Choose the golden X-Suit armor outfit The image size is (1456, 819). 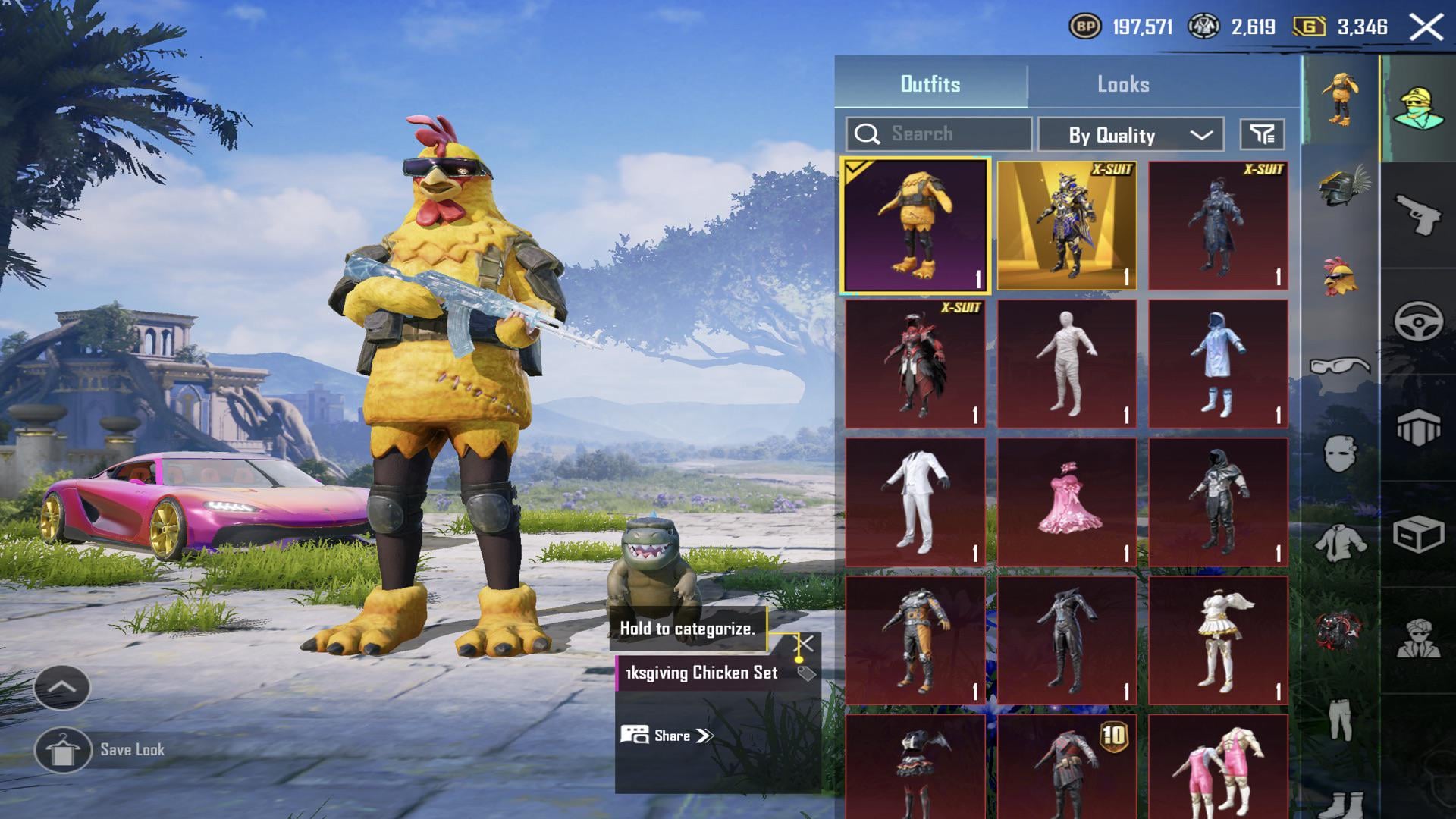pyautogui.click(x=1066, y=225)
